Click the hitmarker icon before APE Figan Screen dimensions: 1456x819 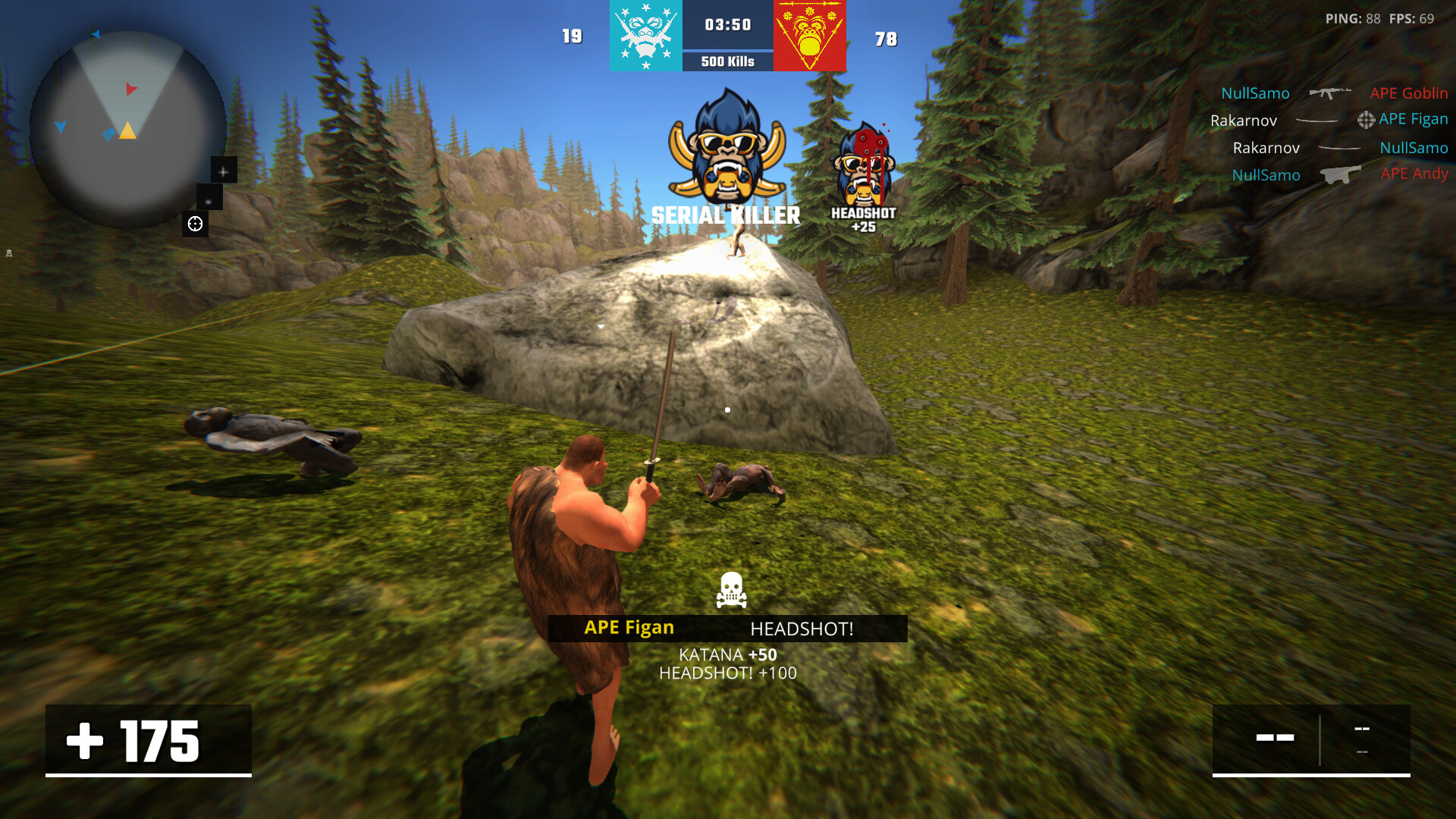[1367, 120]
